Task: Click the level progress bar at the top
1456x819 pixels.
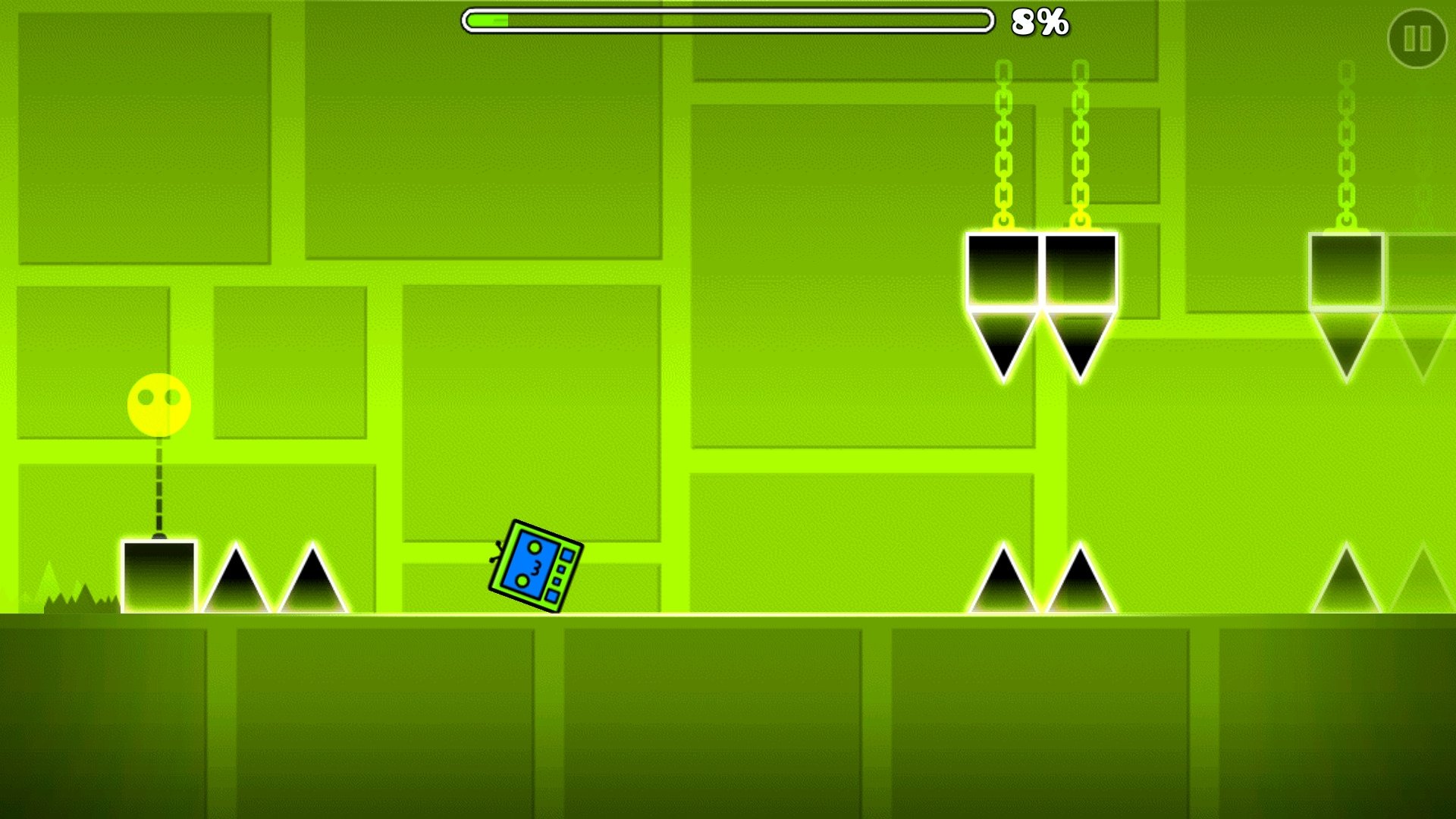Action: pos(728,21)
